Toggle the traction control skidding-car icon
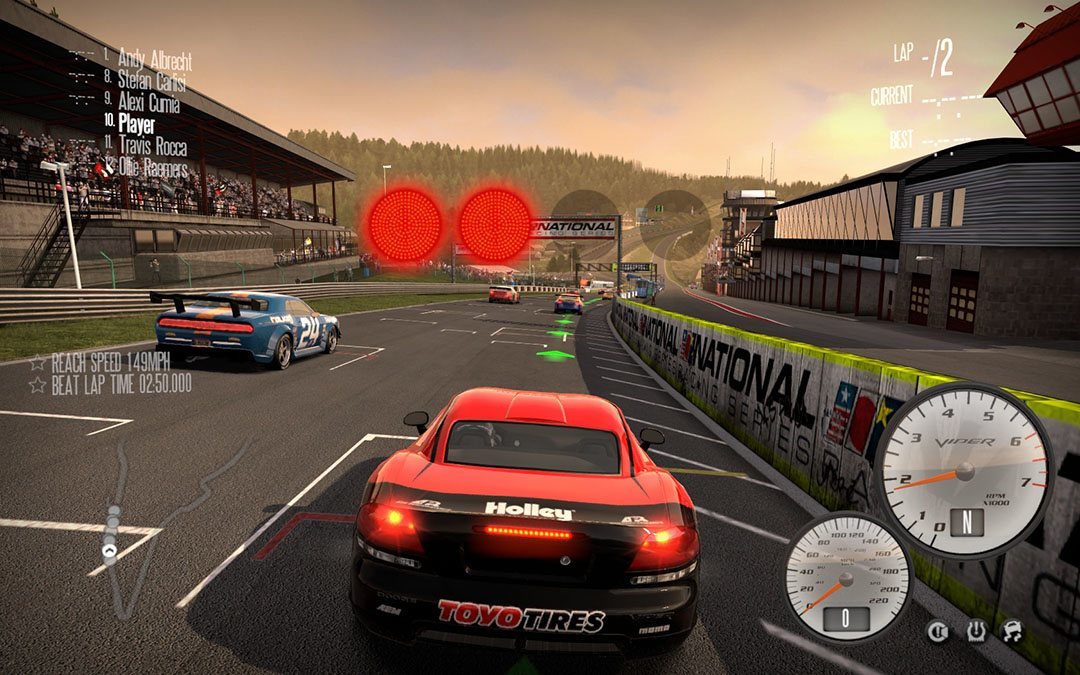1080x675 pixels. tap(1012, 631)
